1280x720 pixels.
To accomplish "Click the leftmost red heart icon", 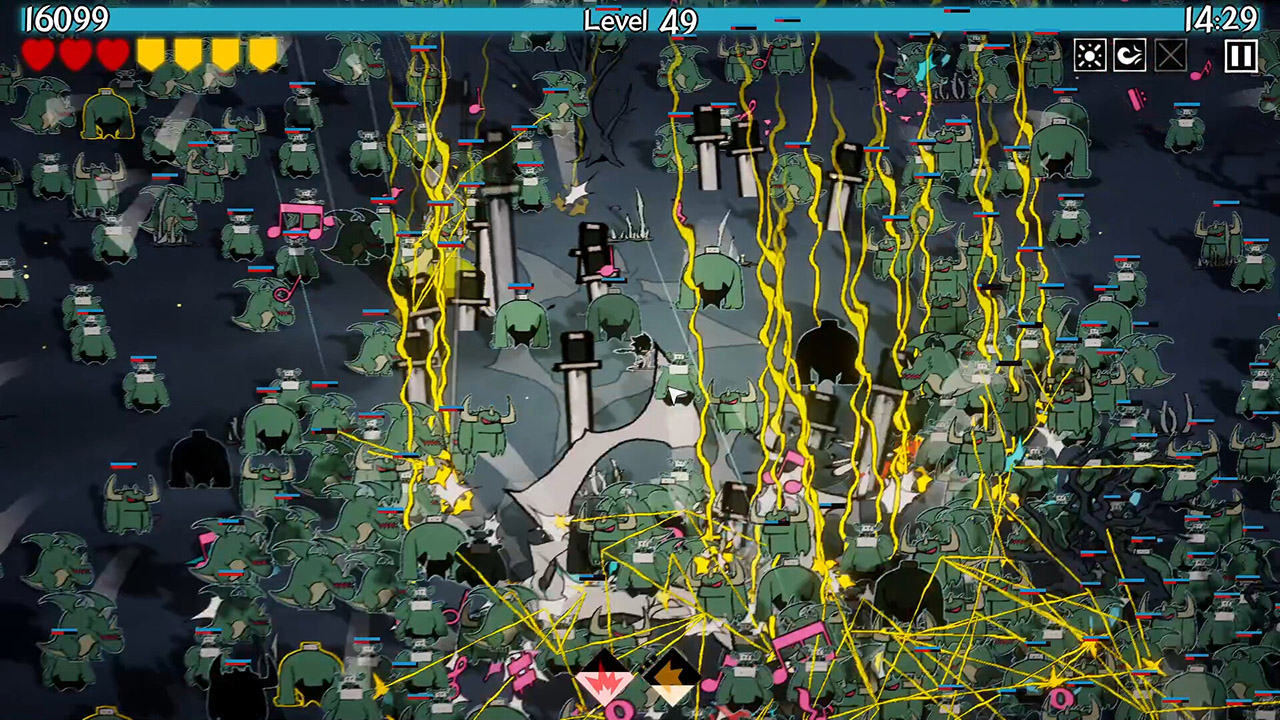I will pyautogui.click(x=37, y=55).
